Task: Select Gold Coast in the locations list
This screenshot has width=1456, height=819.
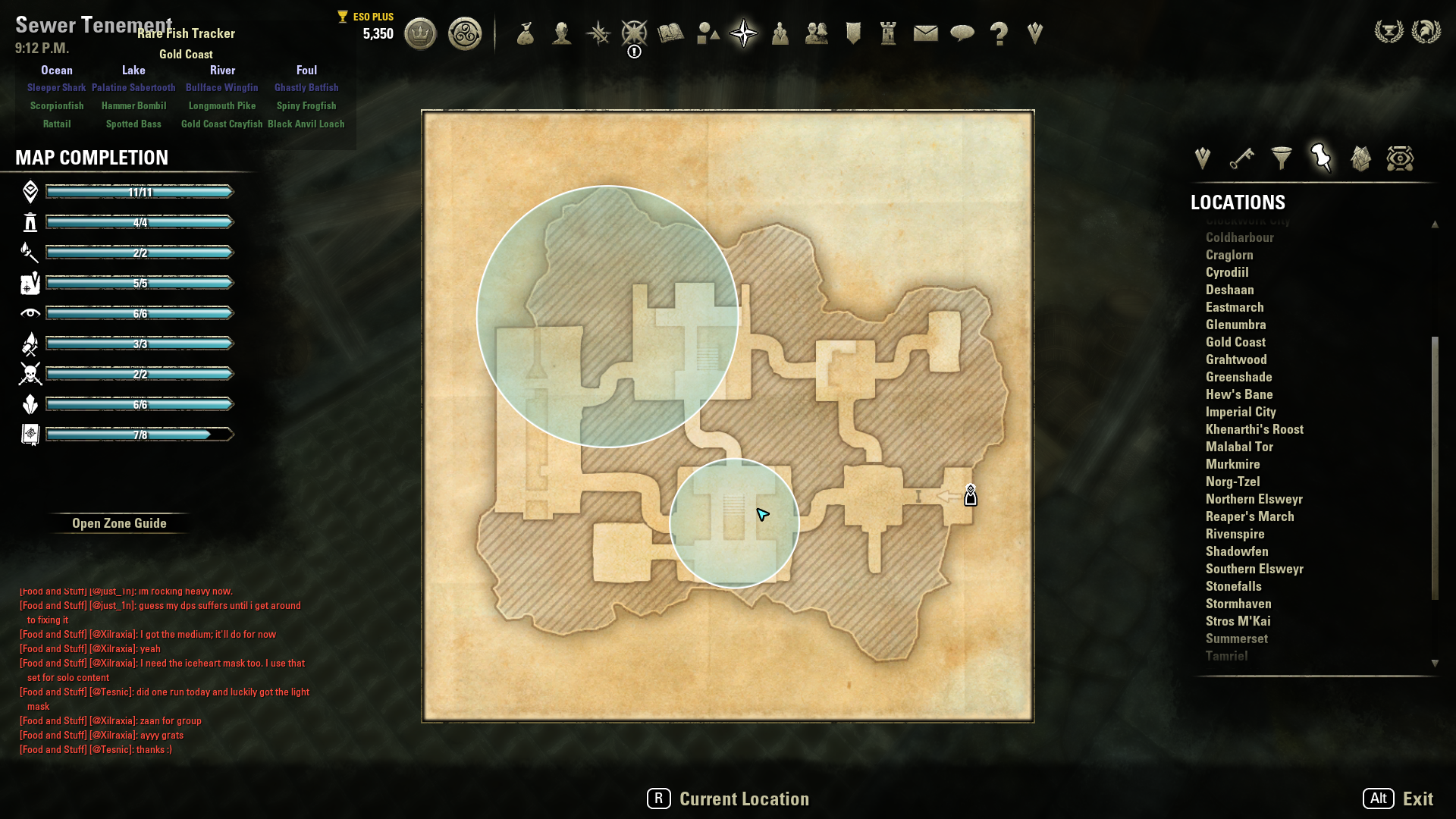Action: (1235, 342)
